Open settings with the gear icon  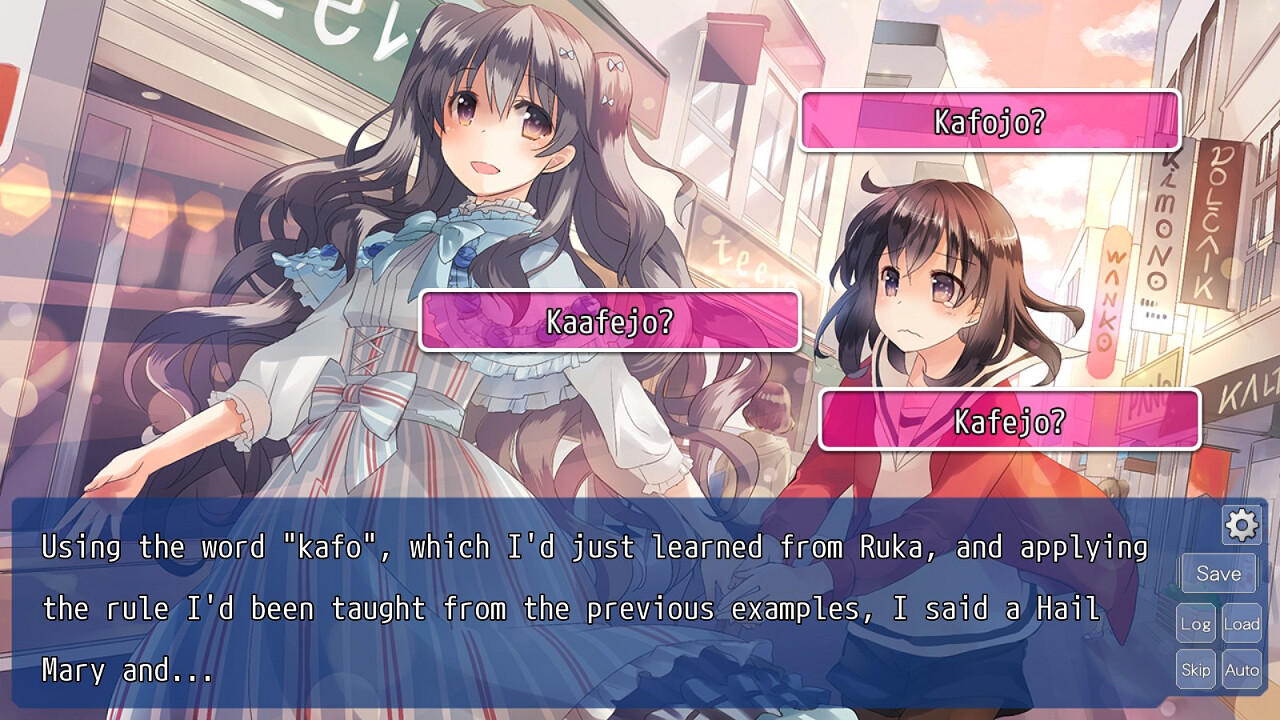1241,524
